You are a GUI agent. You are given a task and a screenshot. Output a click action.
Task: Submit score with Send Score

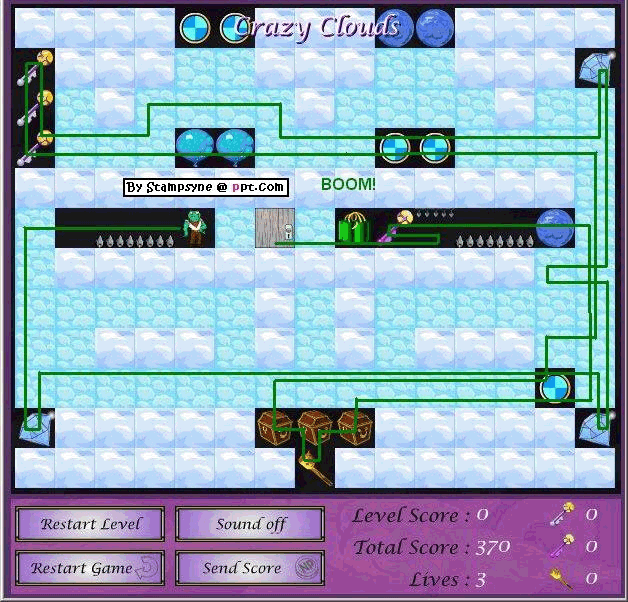pyautogui.click(x=250, y=568)
